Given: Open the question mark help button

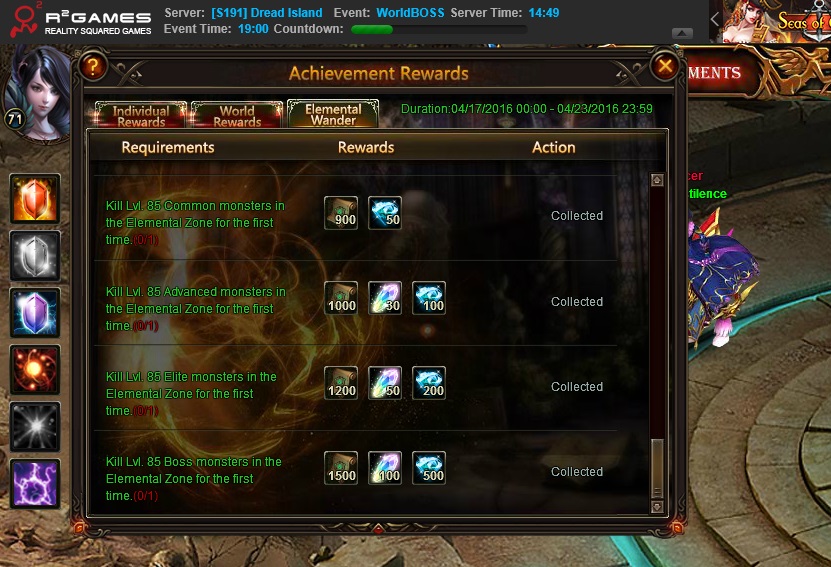Looking at the screenshot, I should [x=93, y=68].
